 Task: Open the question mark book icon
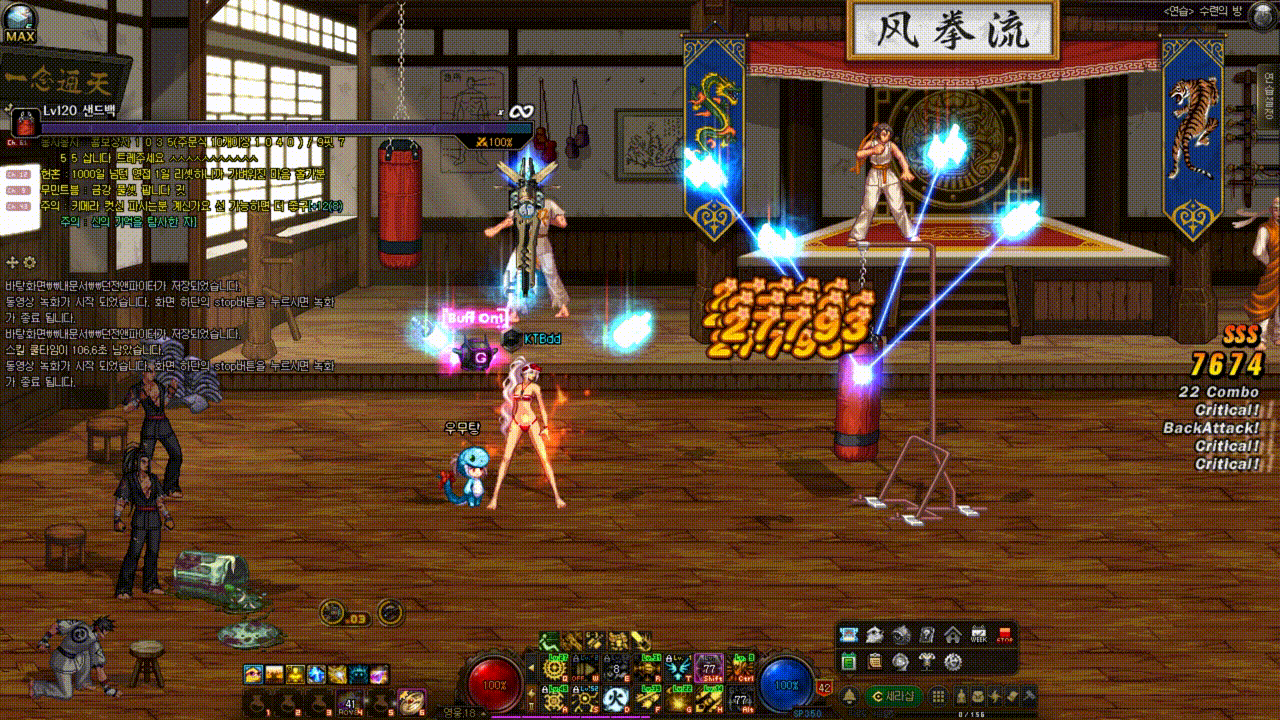[927, 635]
